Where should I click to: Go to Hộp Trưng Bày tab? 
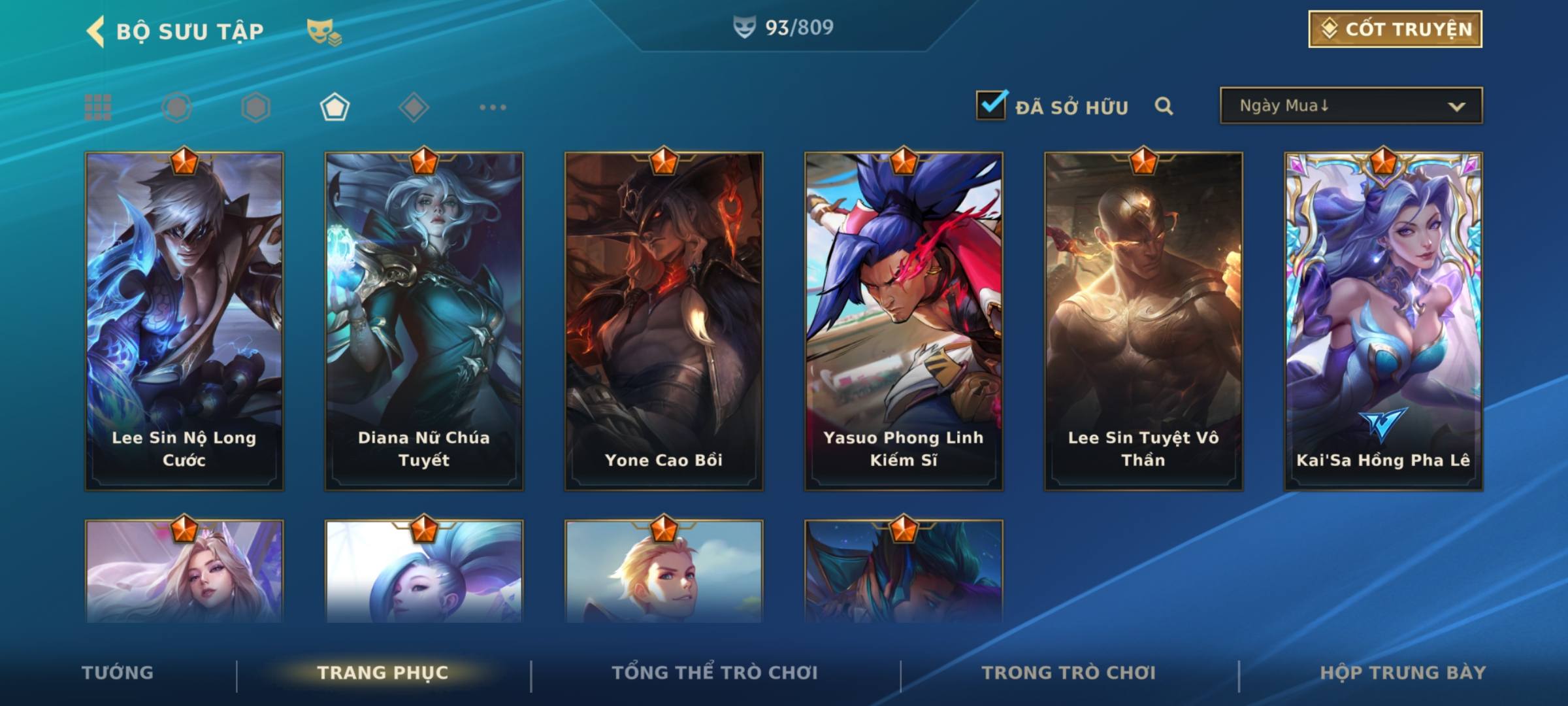[x=1403, y=673]
